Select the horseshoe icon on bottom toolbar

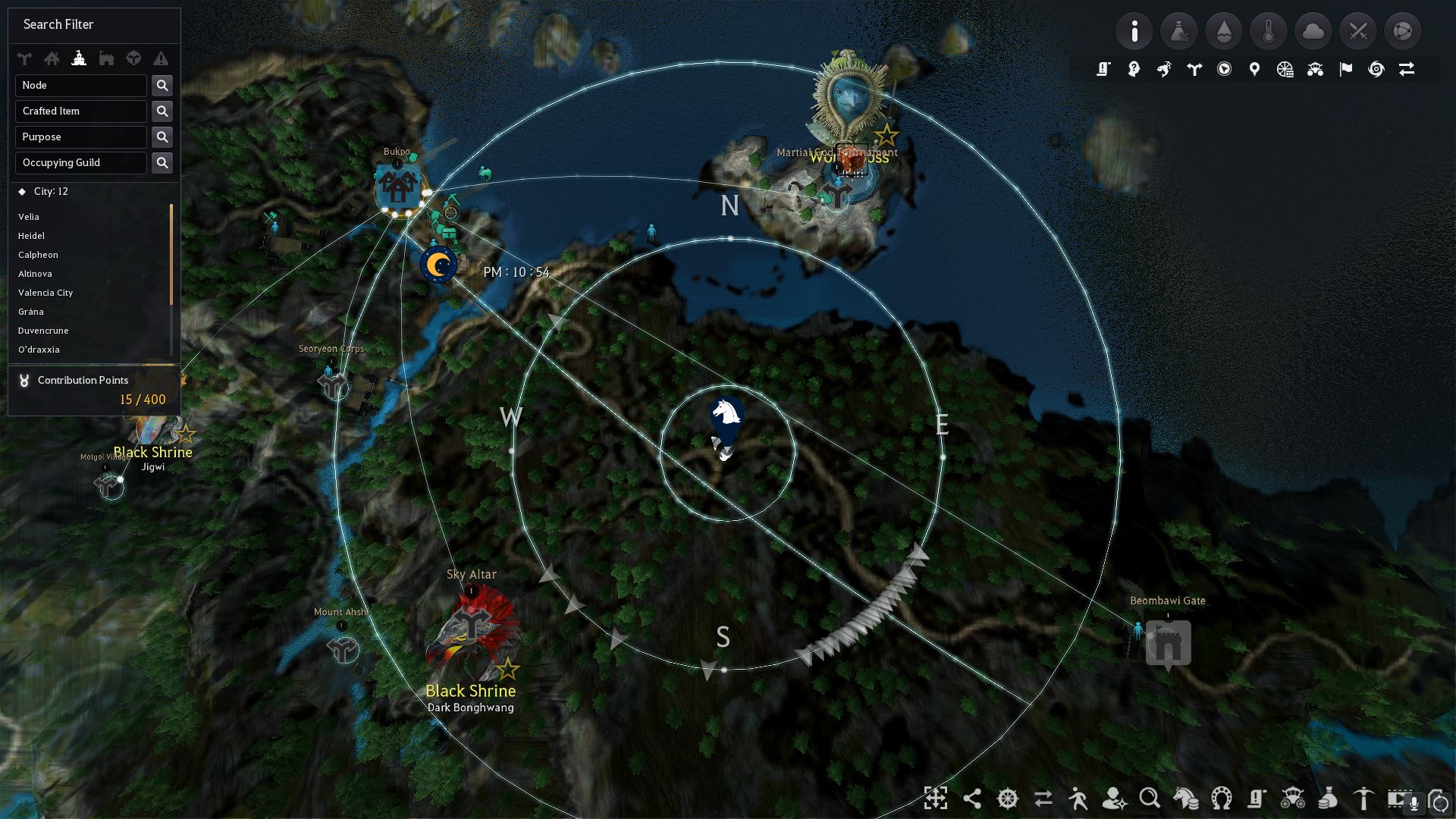pos(1220,799)
